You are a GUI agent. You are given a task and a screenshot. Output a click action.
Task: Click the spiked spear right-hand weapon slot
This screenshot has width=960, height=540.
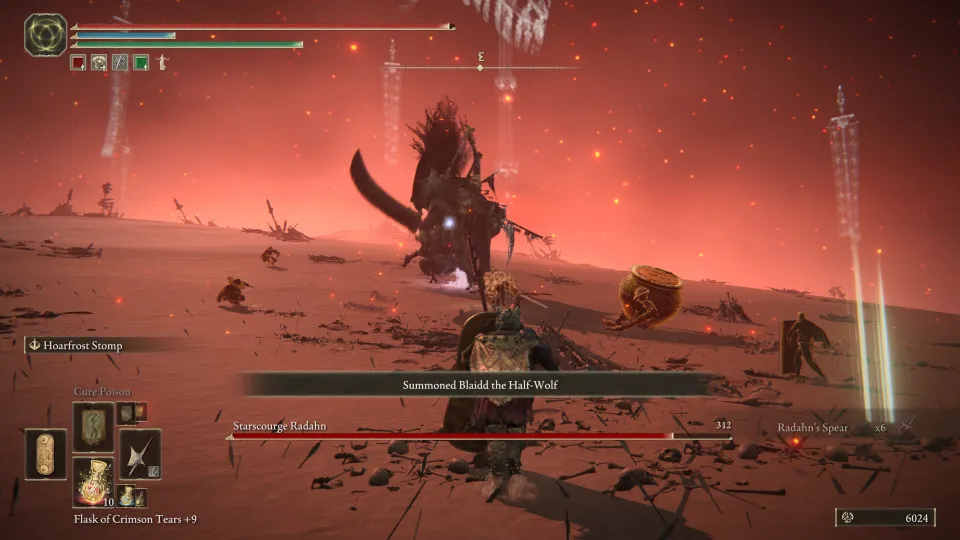[x=139, y=453]
